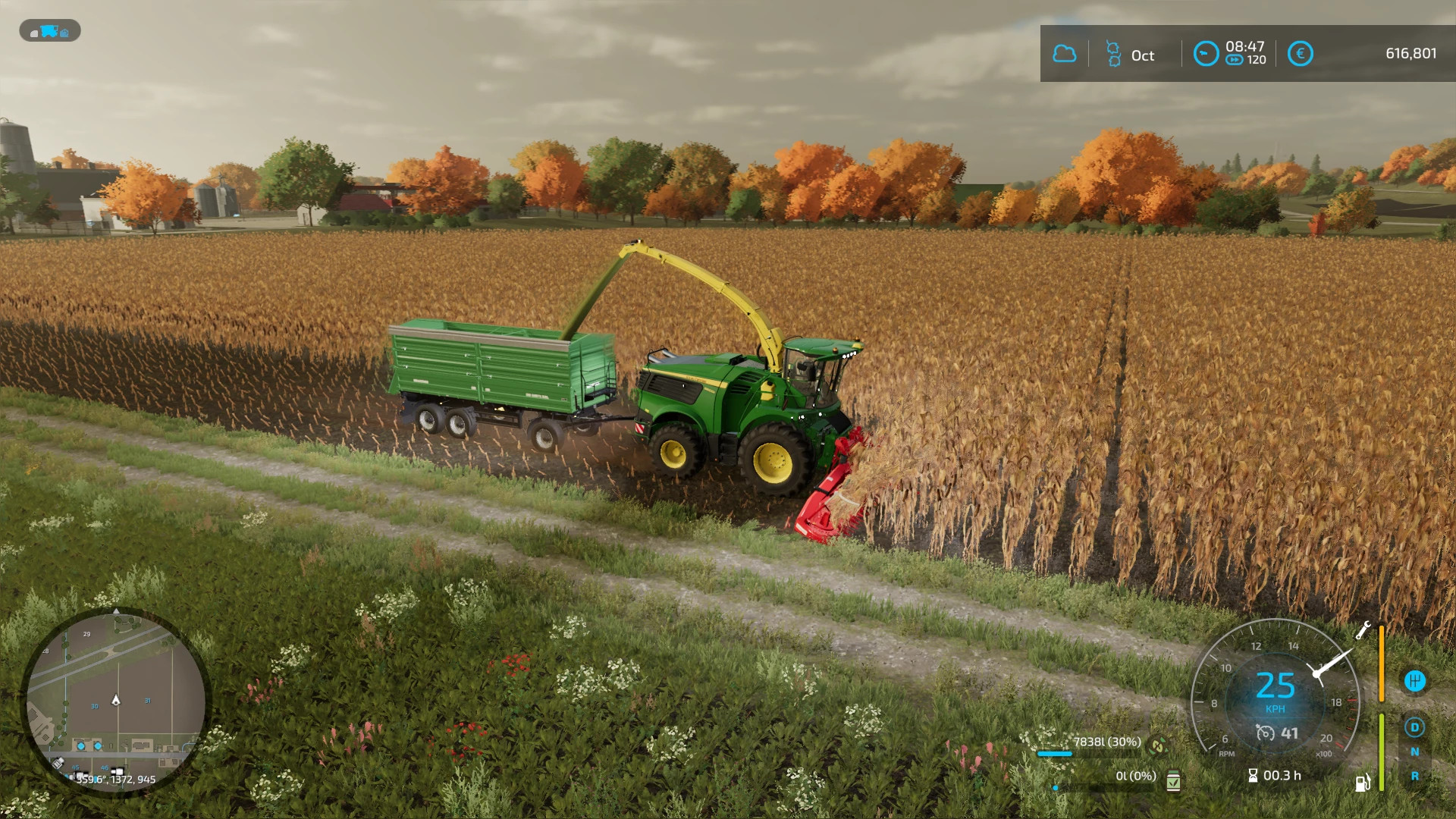The width and height of the screenshot is (1456, 819).
Task: Engage Reverse using the R gear indicator
Action: 1415,775
